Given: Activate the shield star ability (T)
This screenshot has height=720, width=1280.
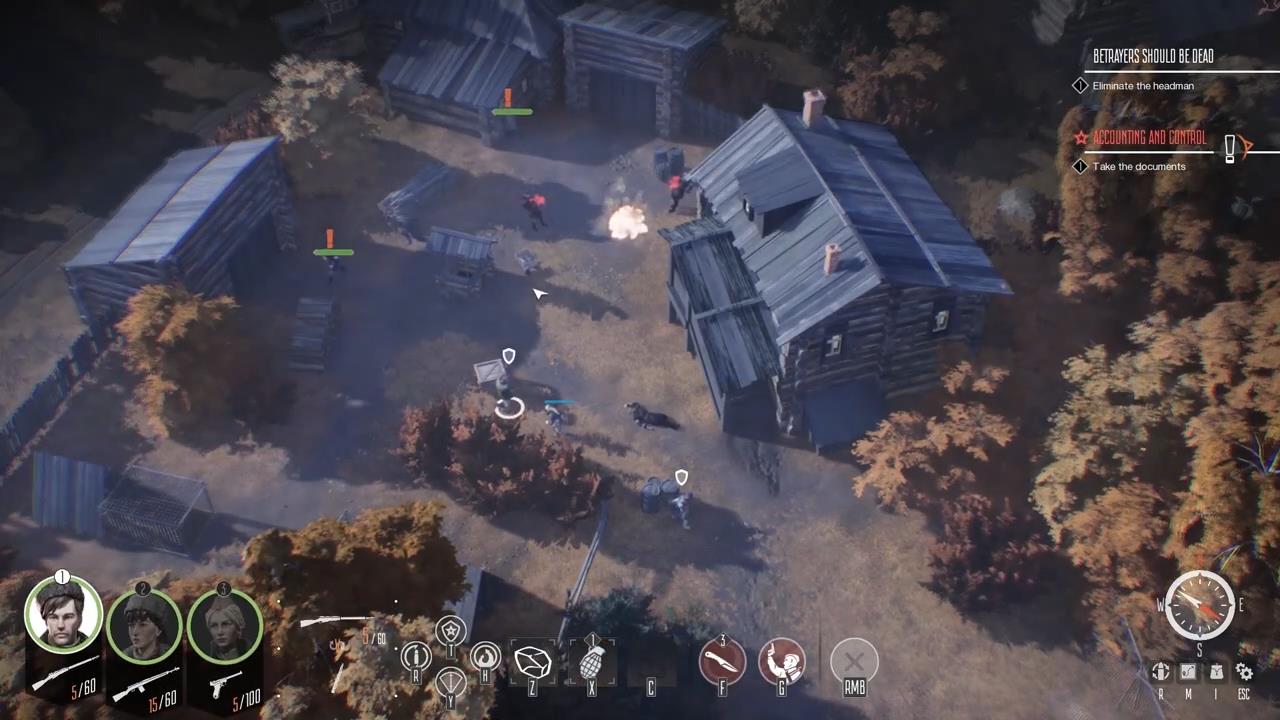Looking at the screenshot, I should point(451,630).
